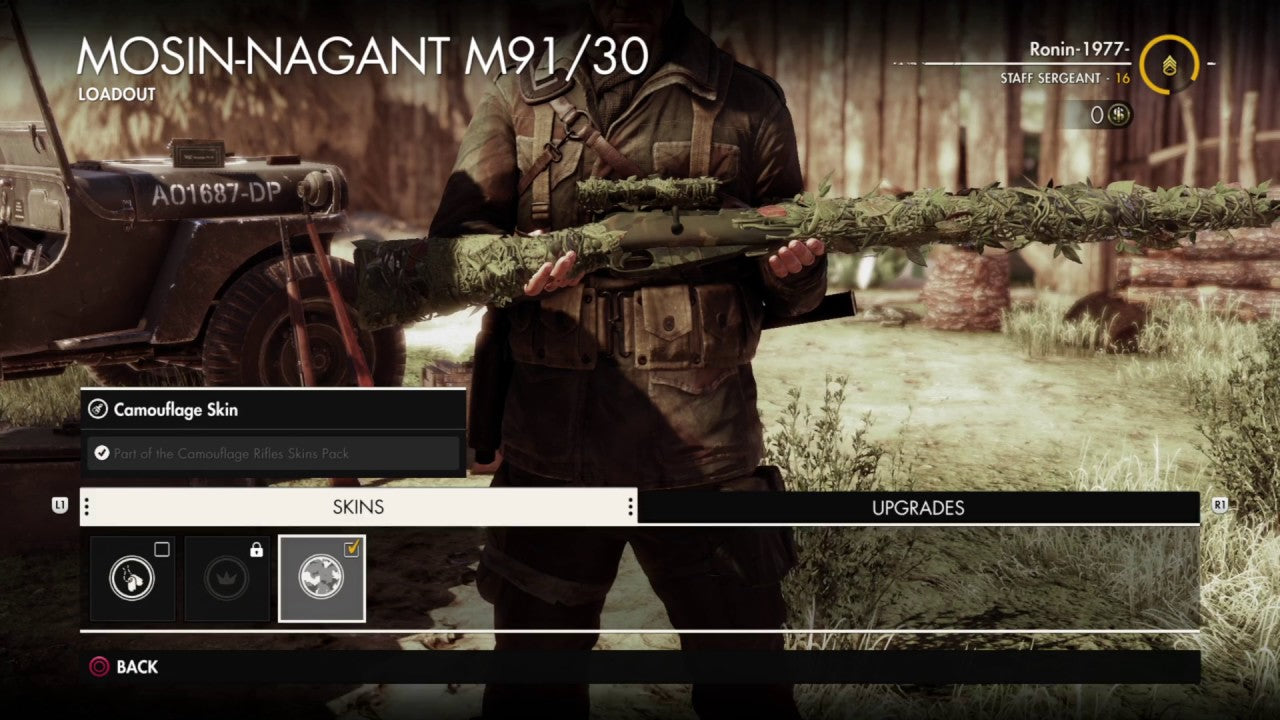This screenshot has width=1280, height=720.
Task: Click the Staff Sergeant rank badge
Action: point(1169,67)
